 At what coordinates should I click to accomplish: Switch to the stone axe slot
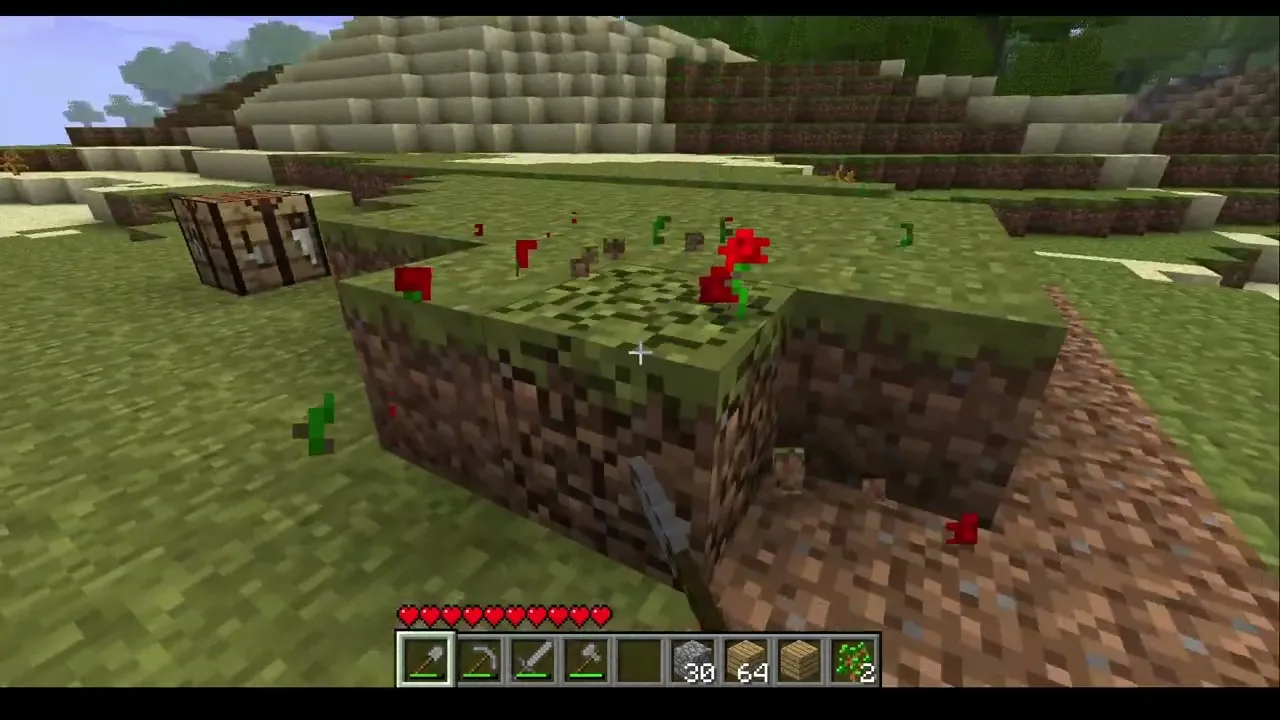click(586, 661)
